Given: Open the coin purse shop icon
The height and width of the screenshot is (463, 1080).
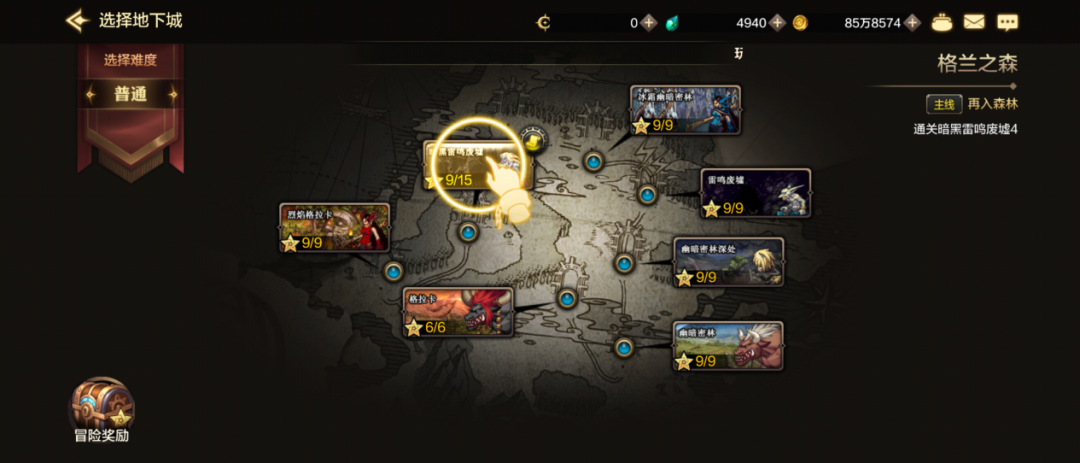Looking at the screenshot, I should point(941,22).
